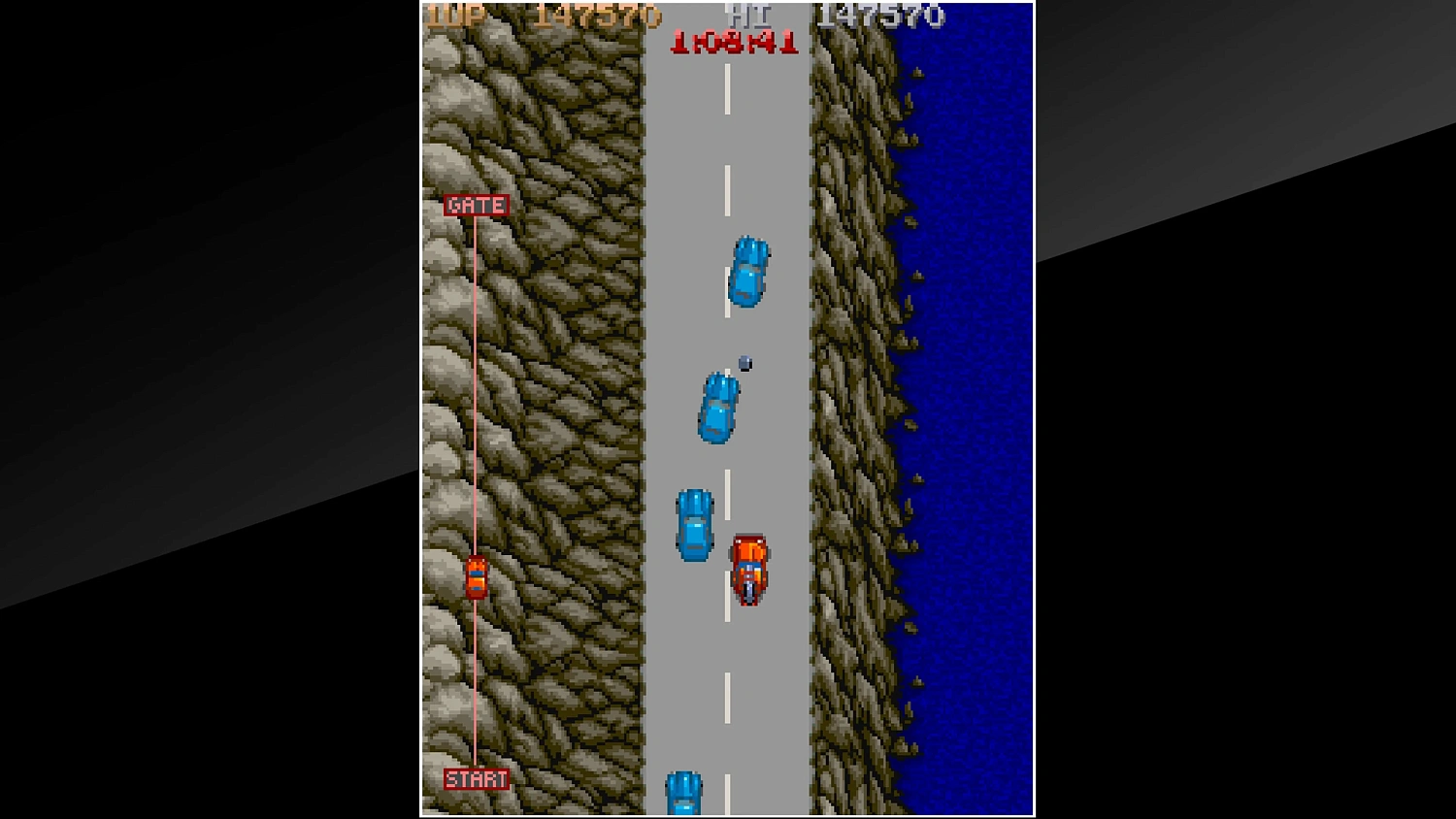Click the HI label in the status bar
This screenshot has width=1456, height=819.
click(749, 14)
